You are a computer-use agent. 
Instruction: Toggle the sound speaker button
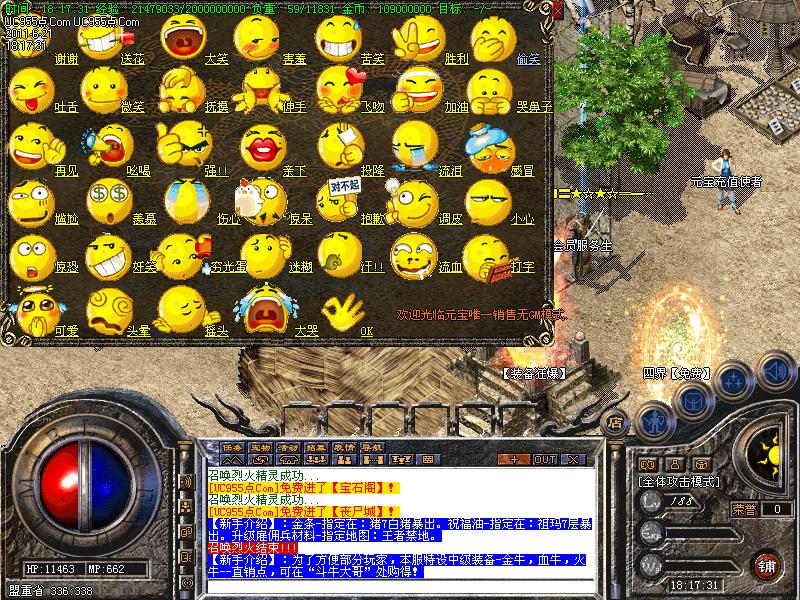click(x=774, y=371)
